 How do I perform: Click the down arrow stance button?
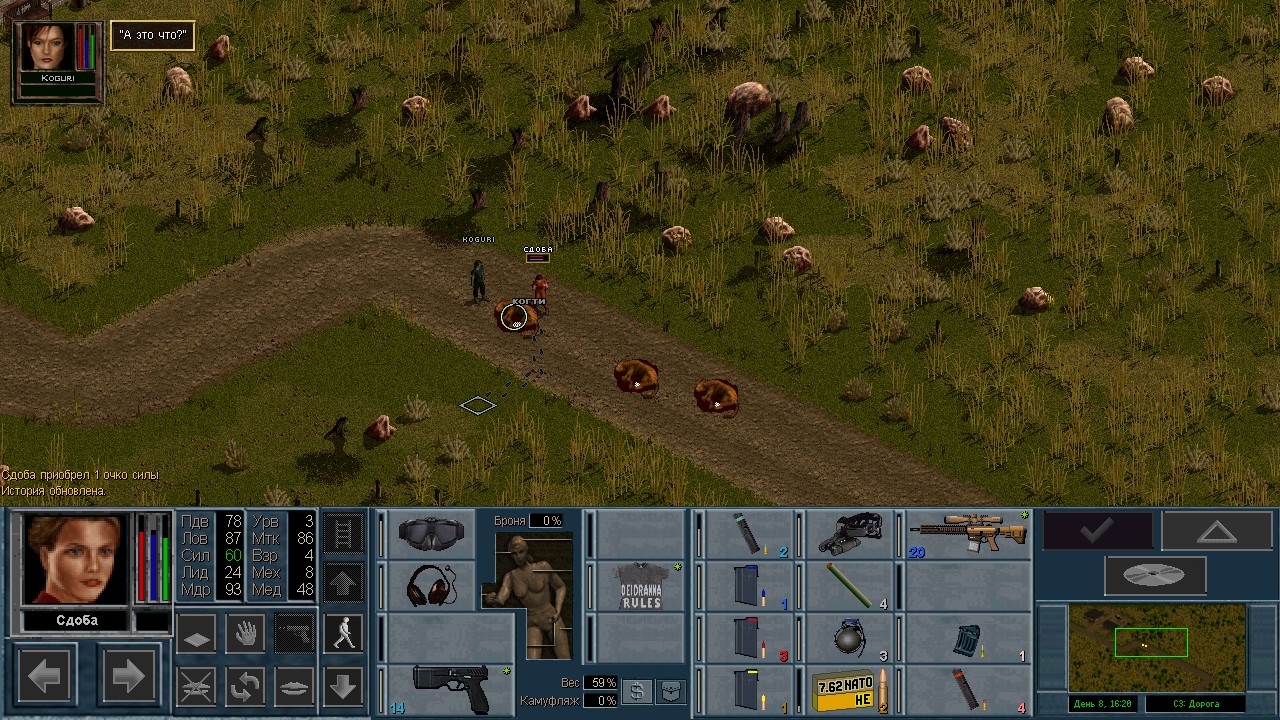[343, 686]
